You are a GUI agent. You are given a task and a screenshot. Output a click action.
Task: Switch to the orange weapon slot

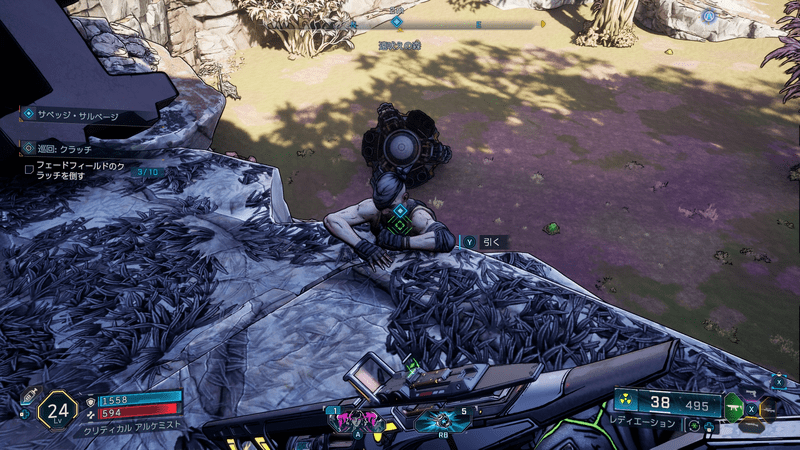point(771,408)
